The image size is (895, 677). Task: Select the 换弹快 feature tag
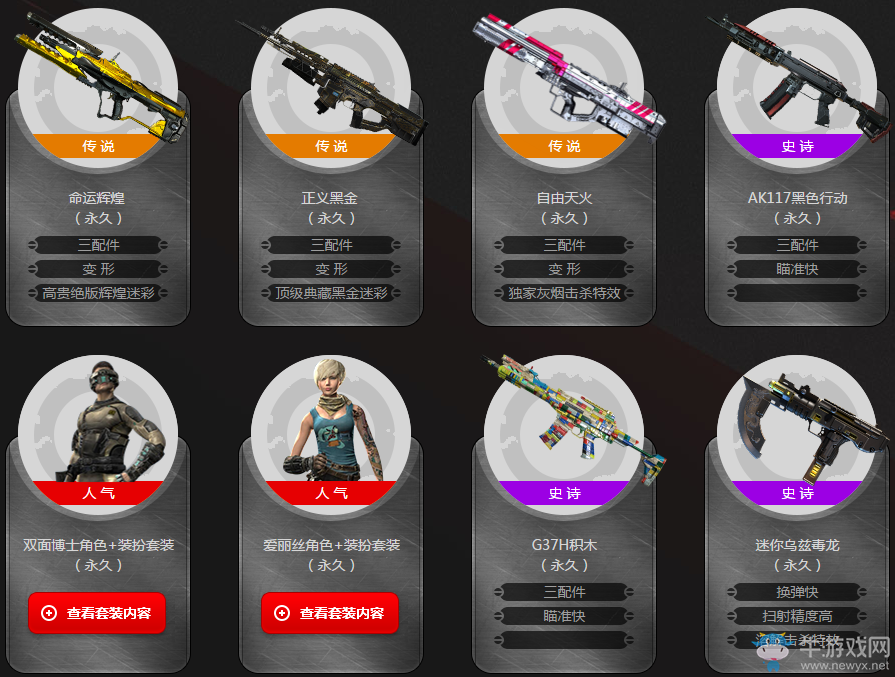797,592
